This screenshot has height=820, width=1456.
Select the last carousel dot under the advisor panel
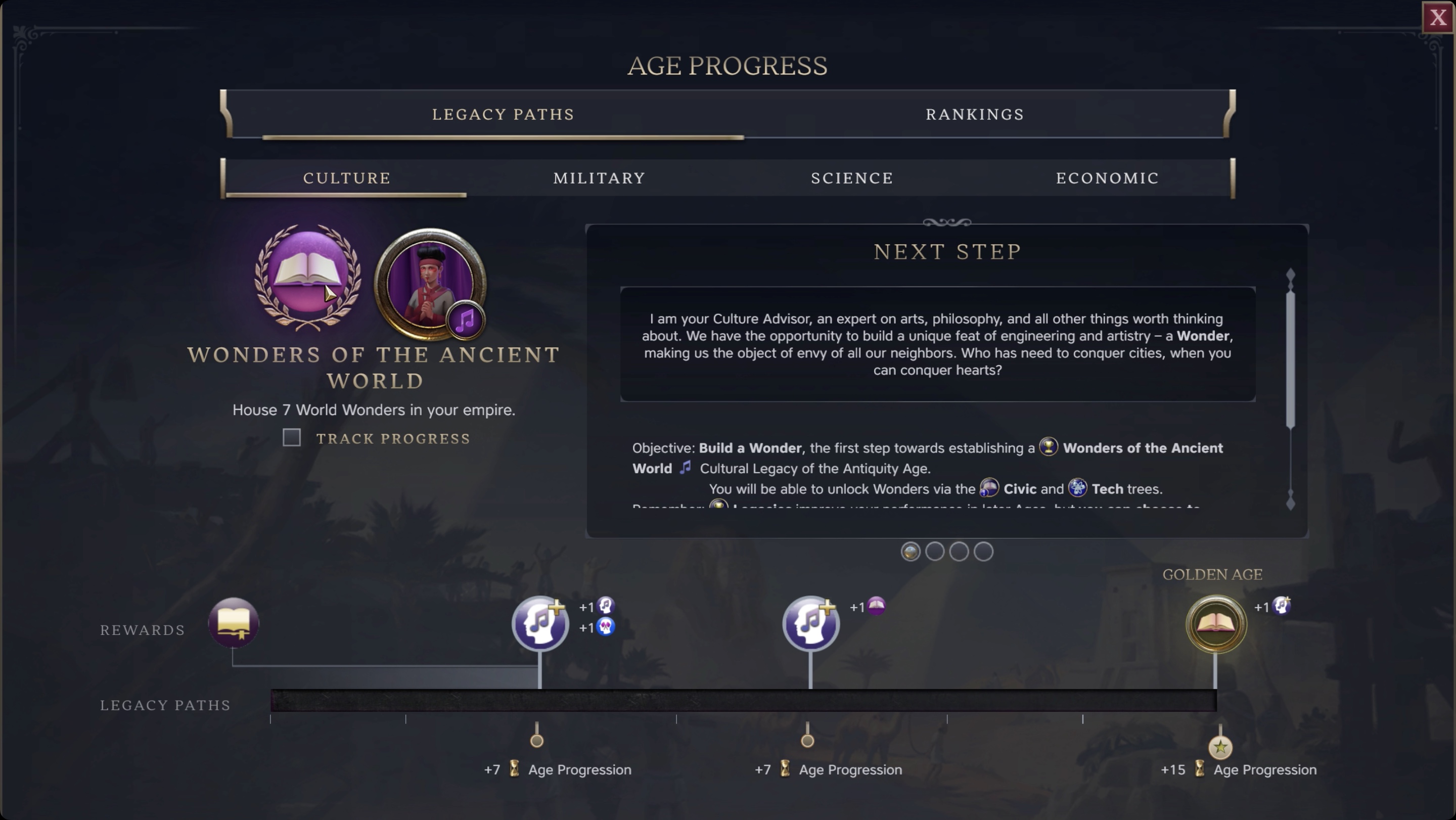983,552
